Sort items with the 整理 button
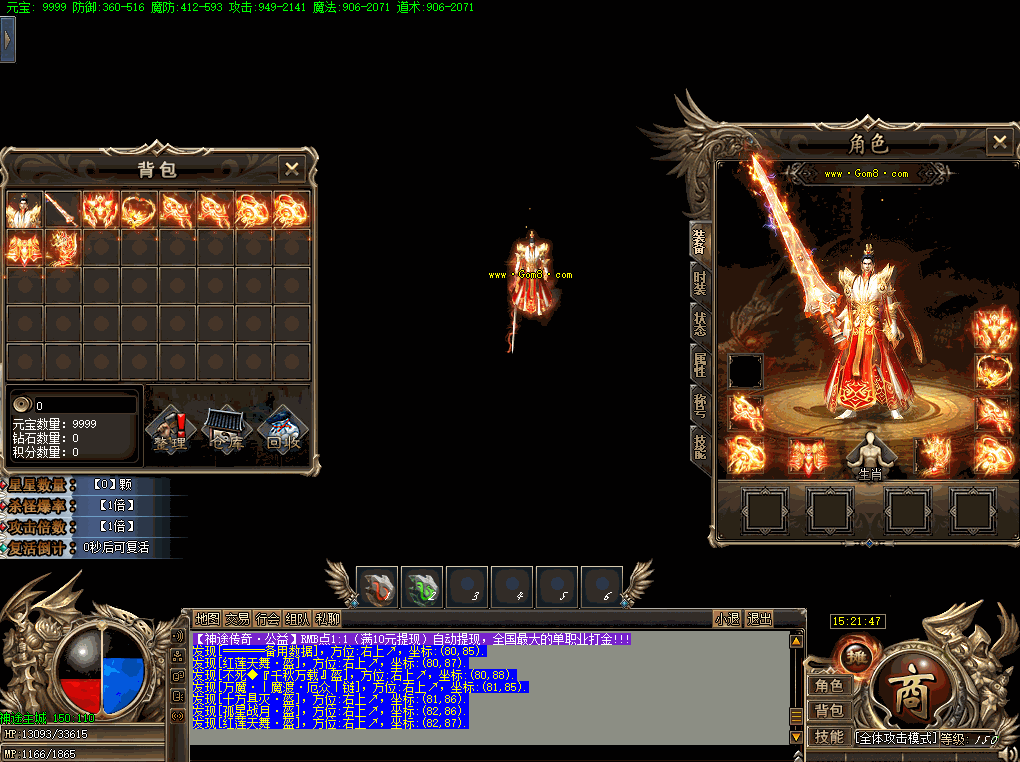The width and height of the screenshot is (1020, 762). click(171, 430)
